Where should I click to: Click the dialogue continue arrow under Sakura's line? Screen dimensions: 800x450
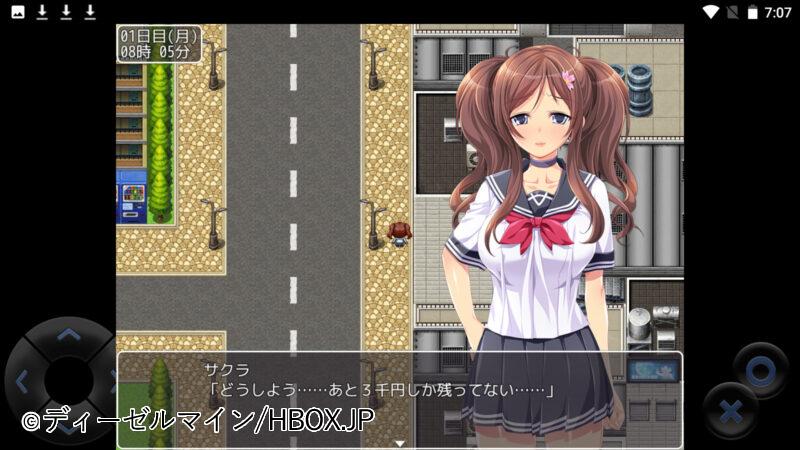pyautogui.click(x=399, y=442)
